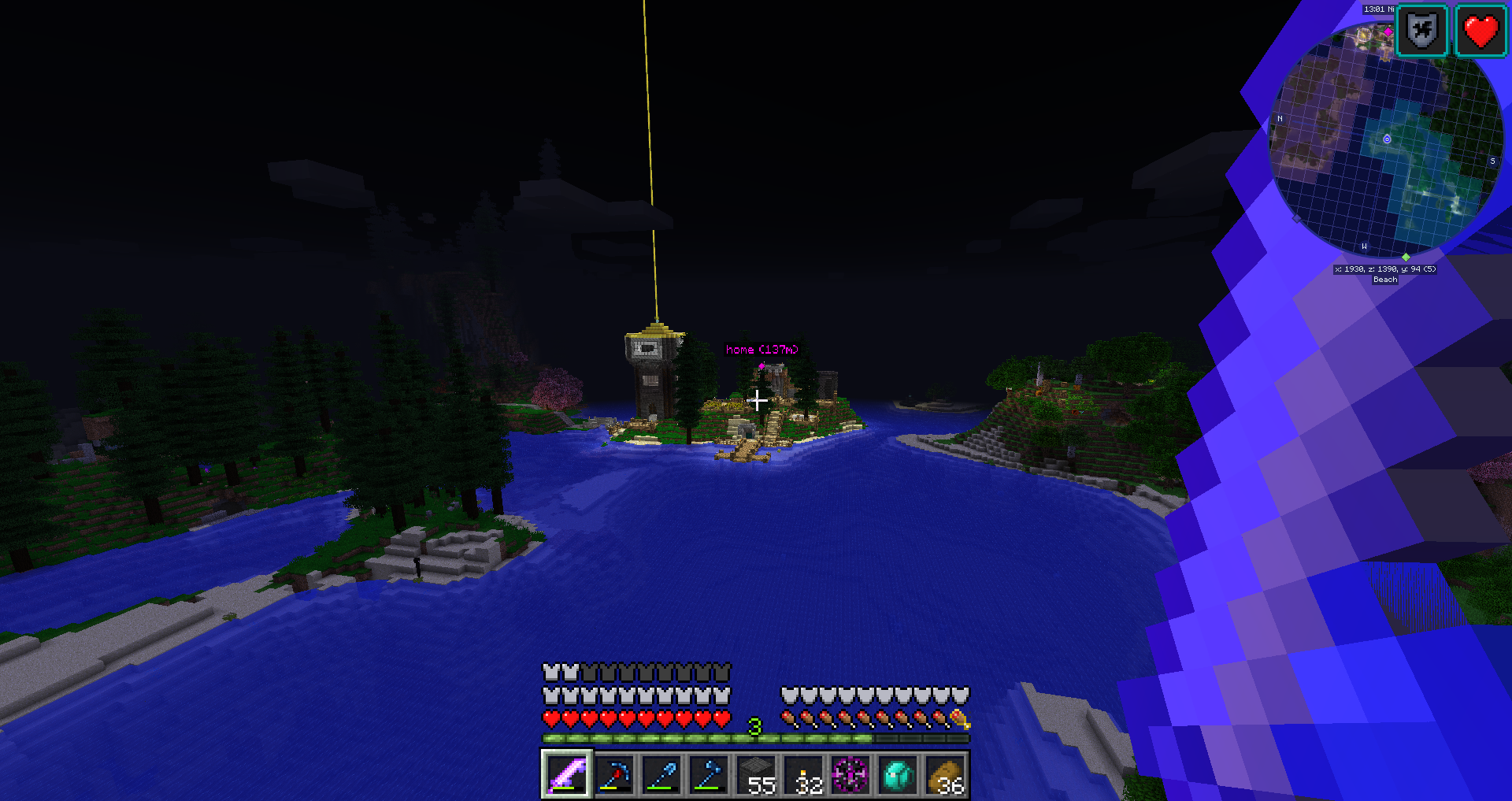Click the green diamond marker on minimap edge
Image resolution: width=1512 pixels, height=801 pixels.
[x=1406, y=257]
